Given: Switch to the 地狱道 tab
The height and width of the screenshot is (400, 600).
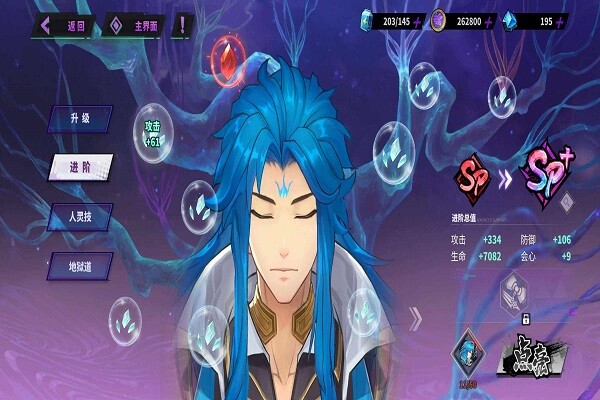Looking at the screenshot, I should (79, 266).
